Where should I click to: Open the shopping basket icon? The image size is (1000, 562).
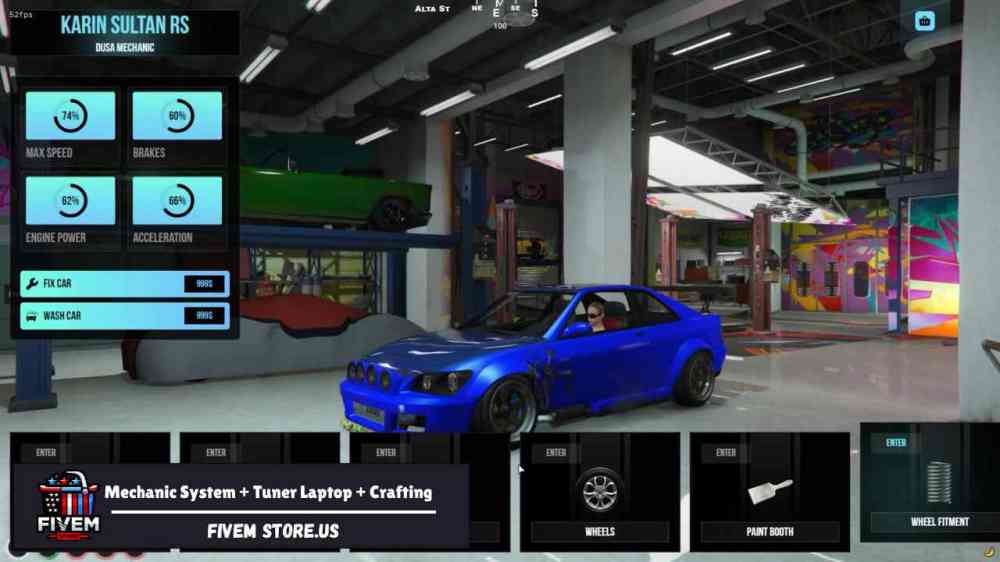pyautogui.click(x=924, y=21)
